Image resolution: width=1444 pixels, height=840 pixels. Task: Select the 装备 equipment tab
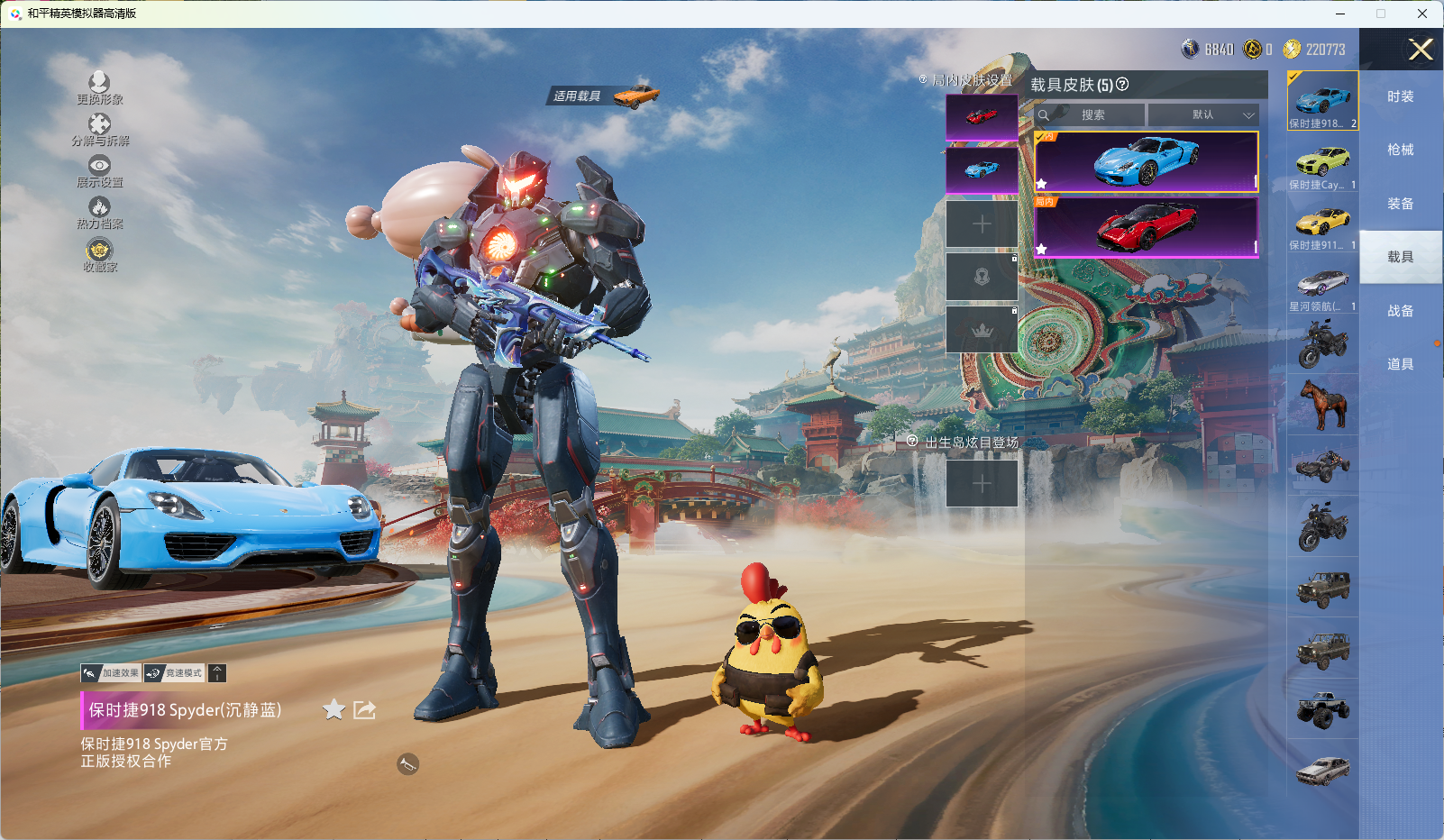1400,204
